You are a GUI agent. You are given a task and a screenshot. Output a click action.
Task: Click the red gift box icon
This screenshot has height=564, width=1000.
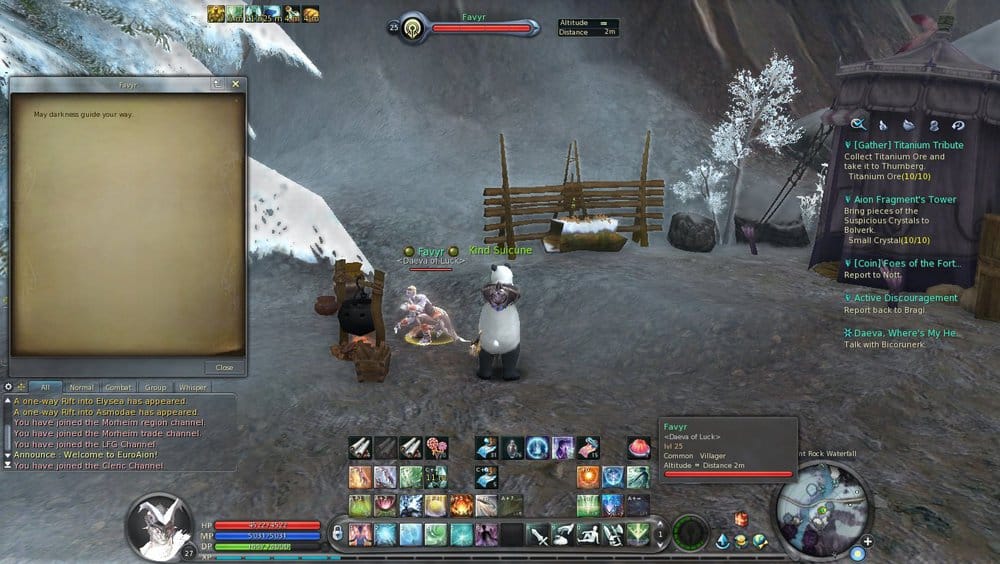(741, 519)
